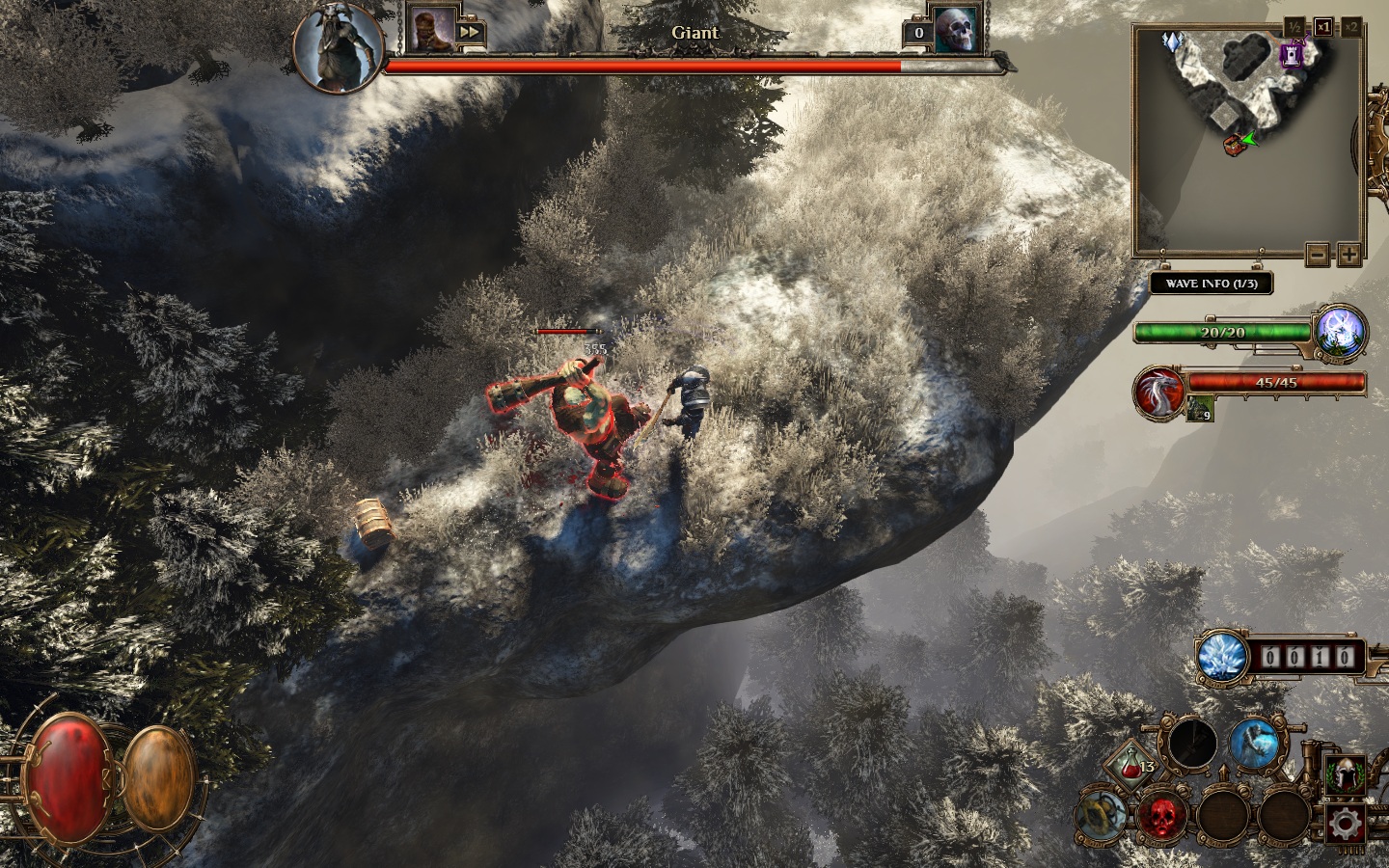Screen dimensions: 1389x868
Task: Activate the blue frost mage skill
Action: click(1255, 745)
